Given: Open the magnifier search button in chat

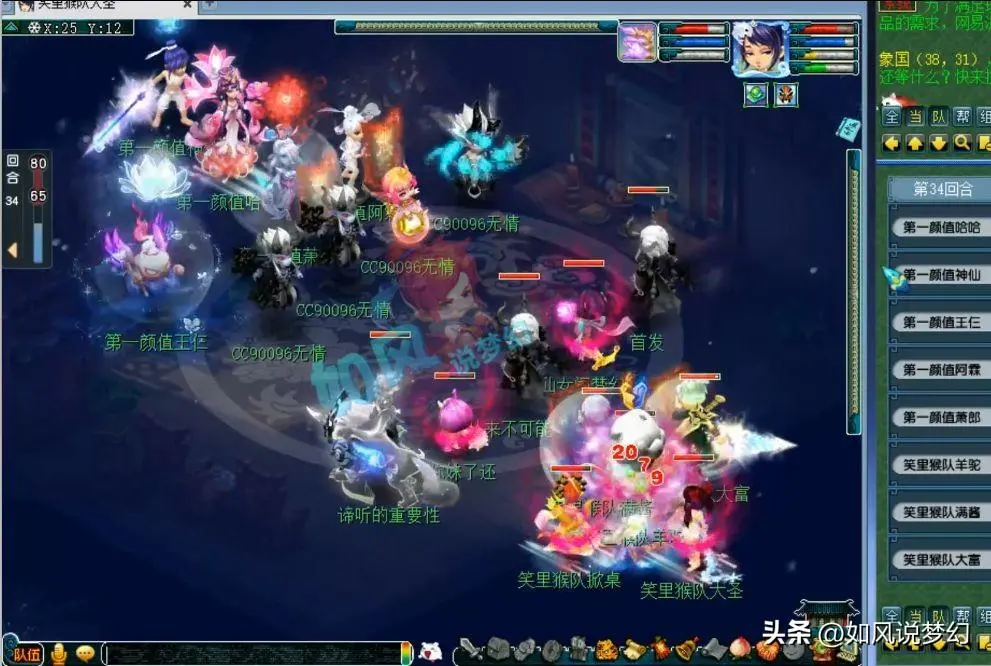Looking at the screenshot, I should click(962, 143).
